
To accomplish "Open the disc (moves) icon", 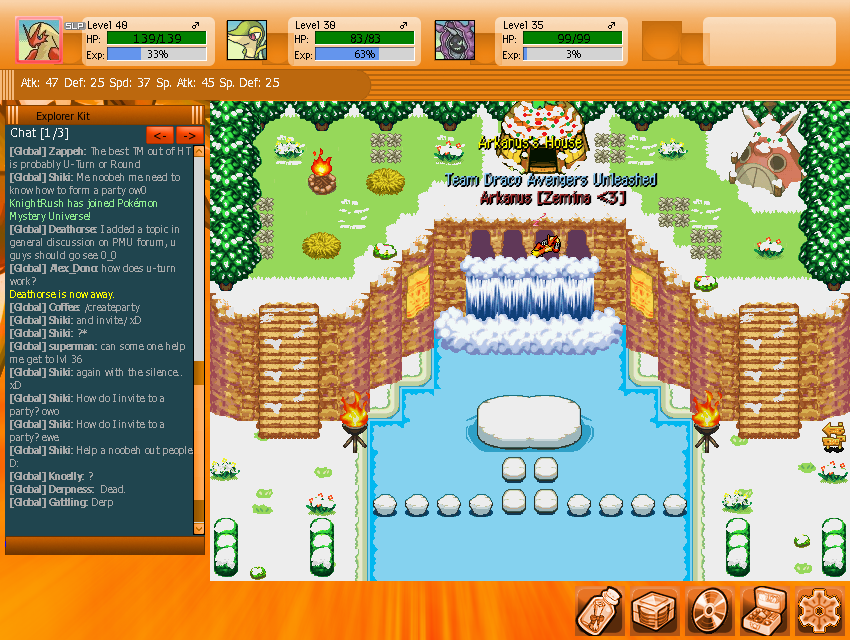I will (x=711, y=610).
